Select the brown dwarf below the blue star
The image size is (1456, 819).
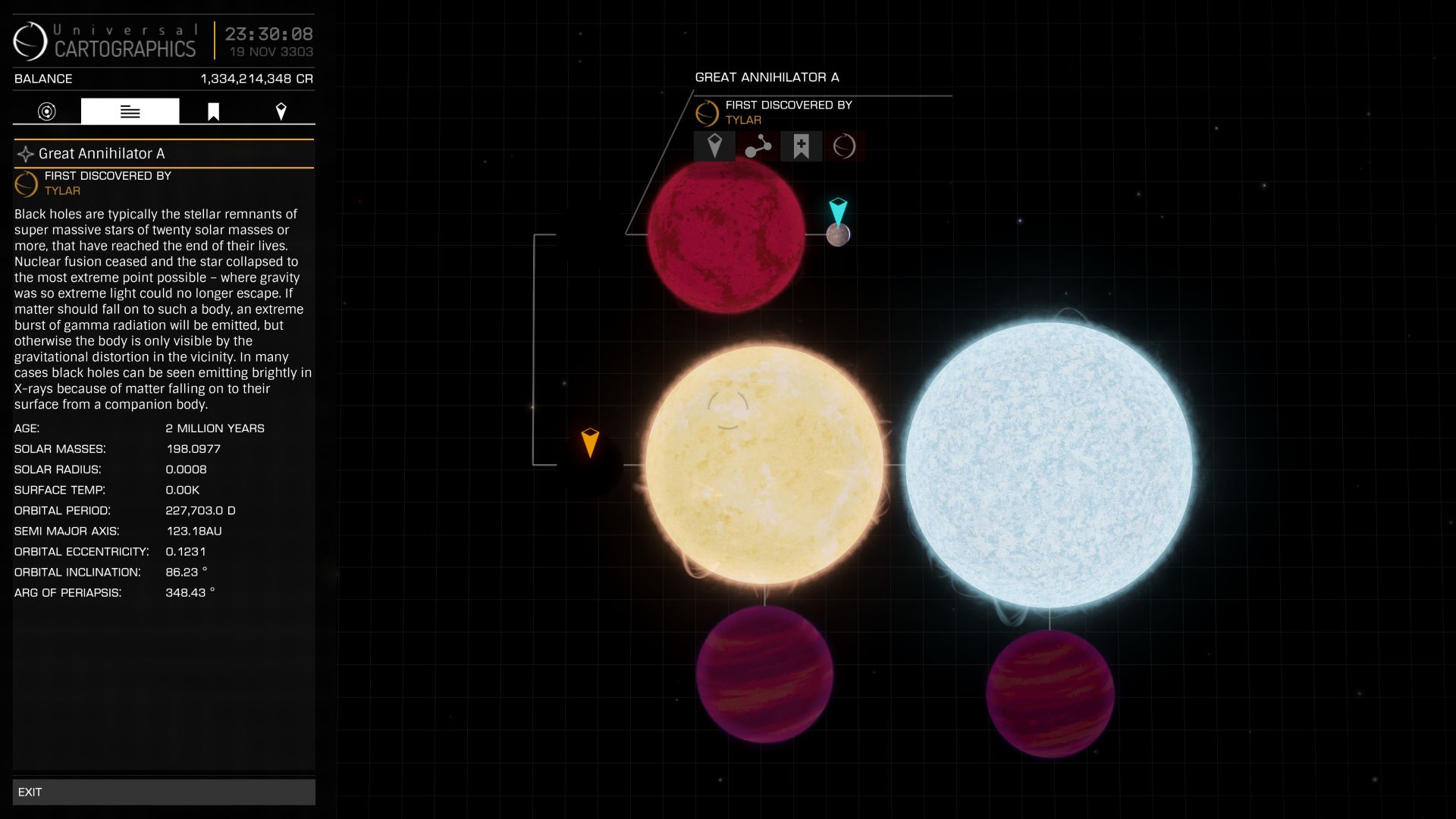[1050, 693]
